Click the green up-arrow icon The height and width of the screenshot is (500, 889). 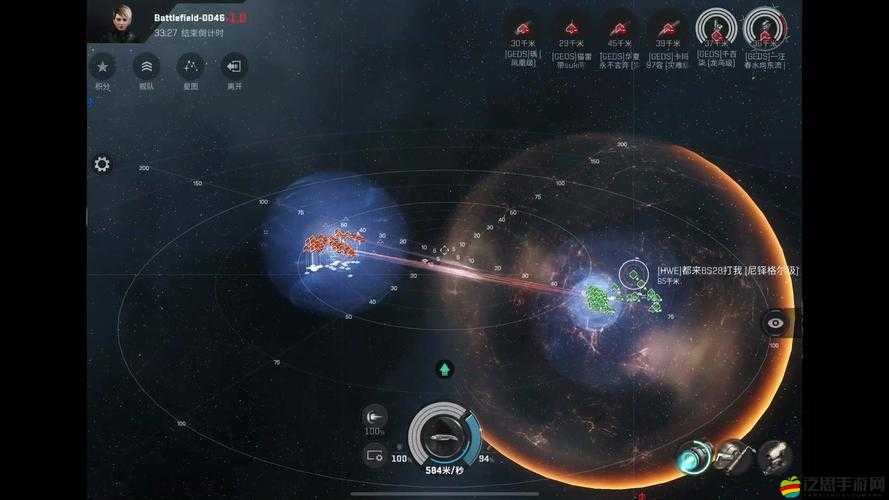pos(445,369)
